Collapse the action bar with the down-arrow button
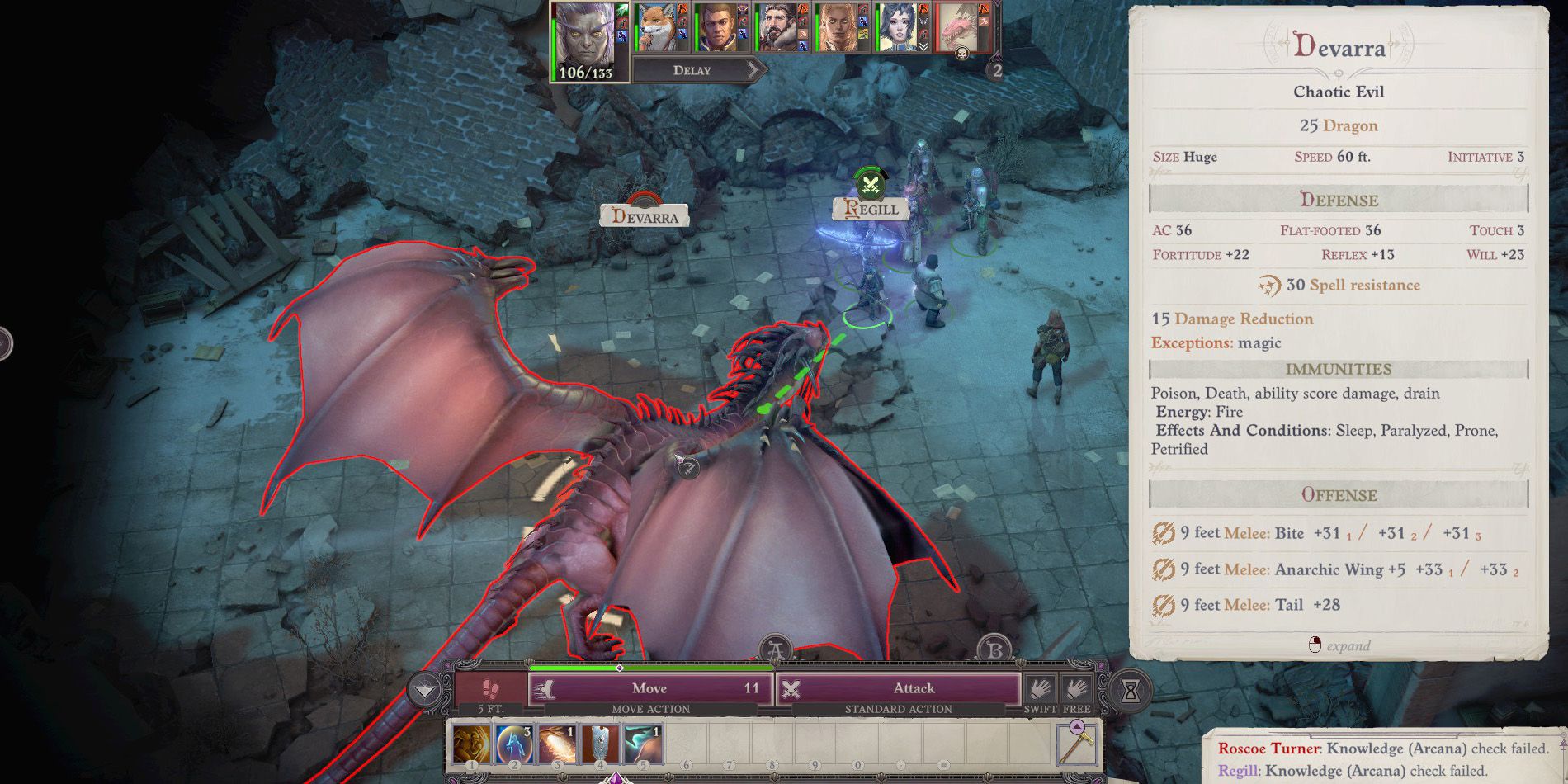Screen dimensions: 1568x784 coord(426,690)
